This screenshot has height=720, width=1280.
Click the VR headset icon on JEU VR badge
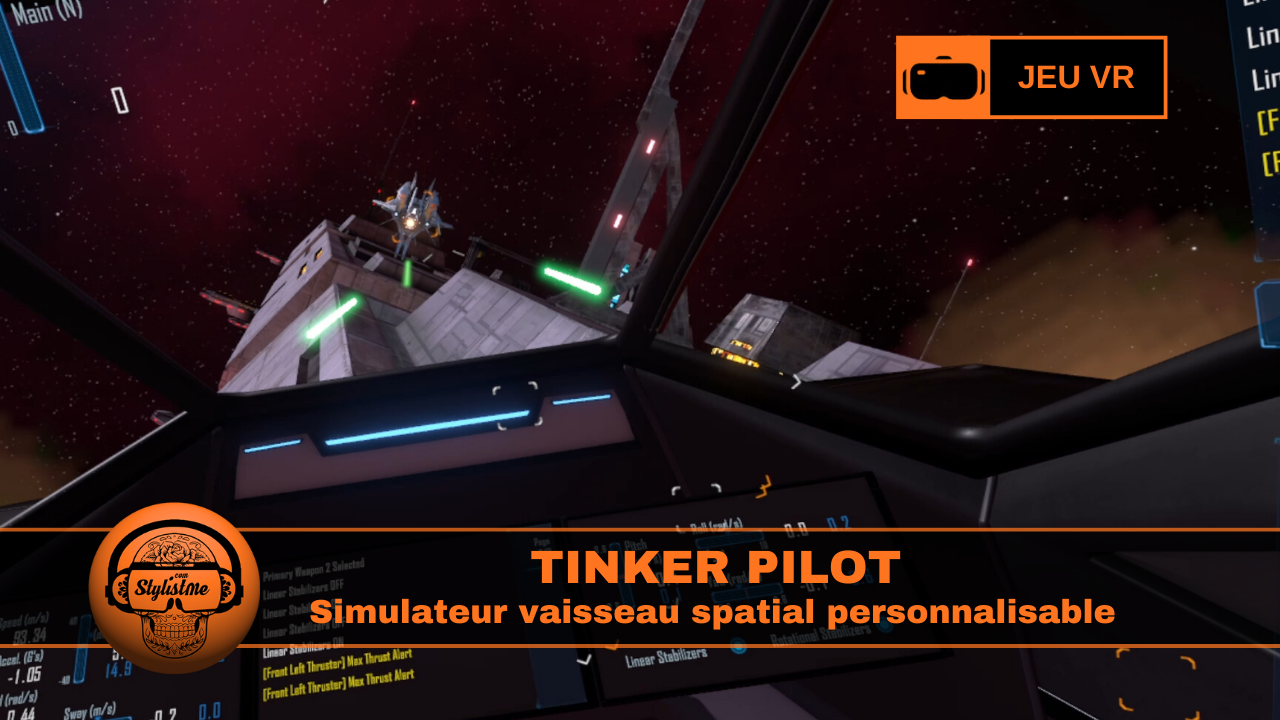click(x=943, y=76)
